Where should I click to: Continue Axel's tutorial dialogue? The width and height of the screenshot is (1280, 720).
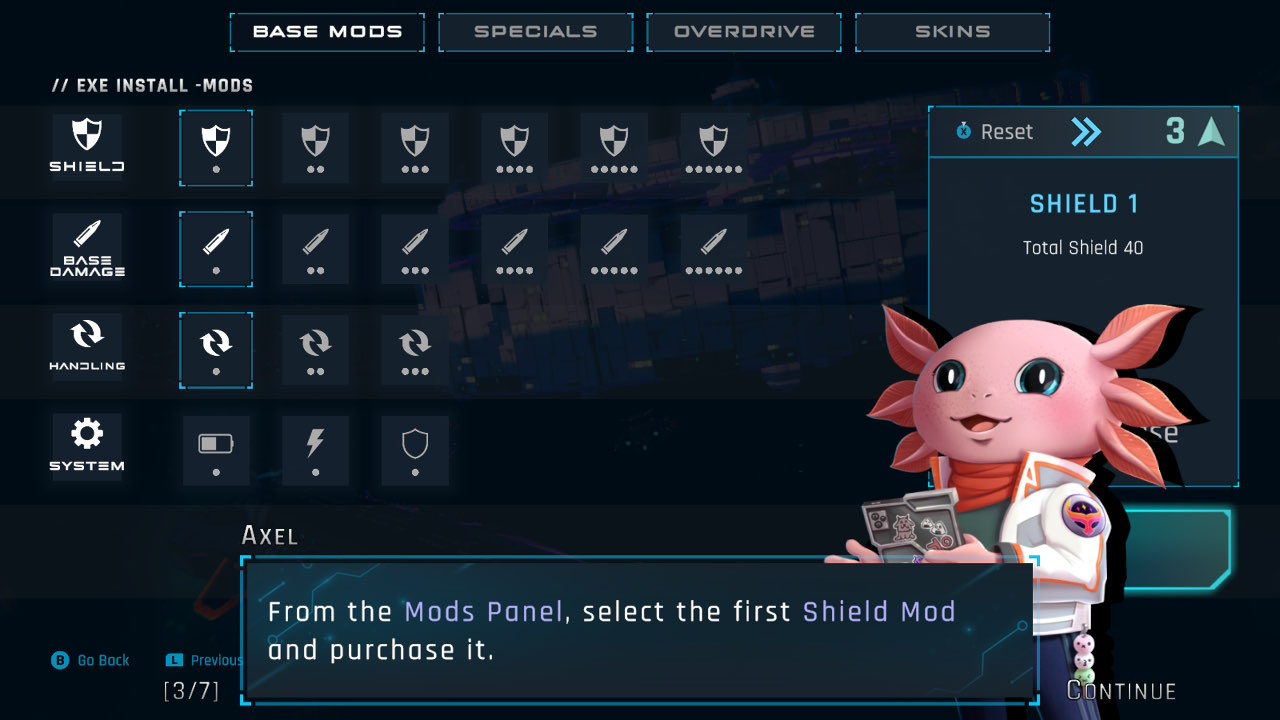click(x=1121, y=691)
